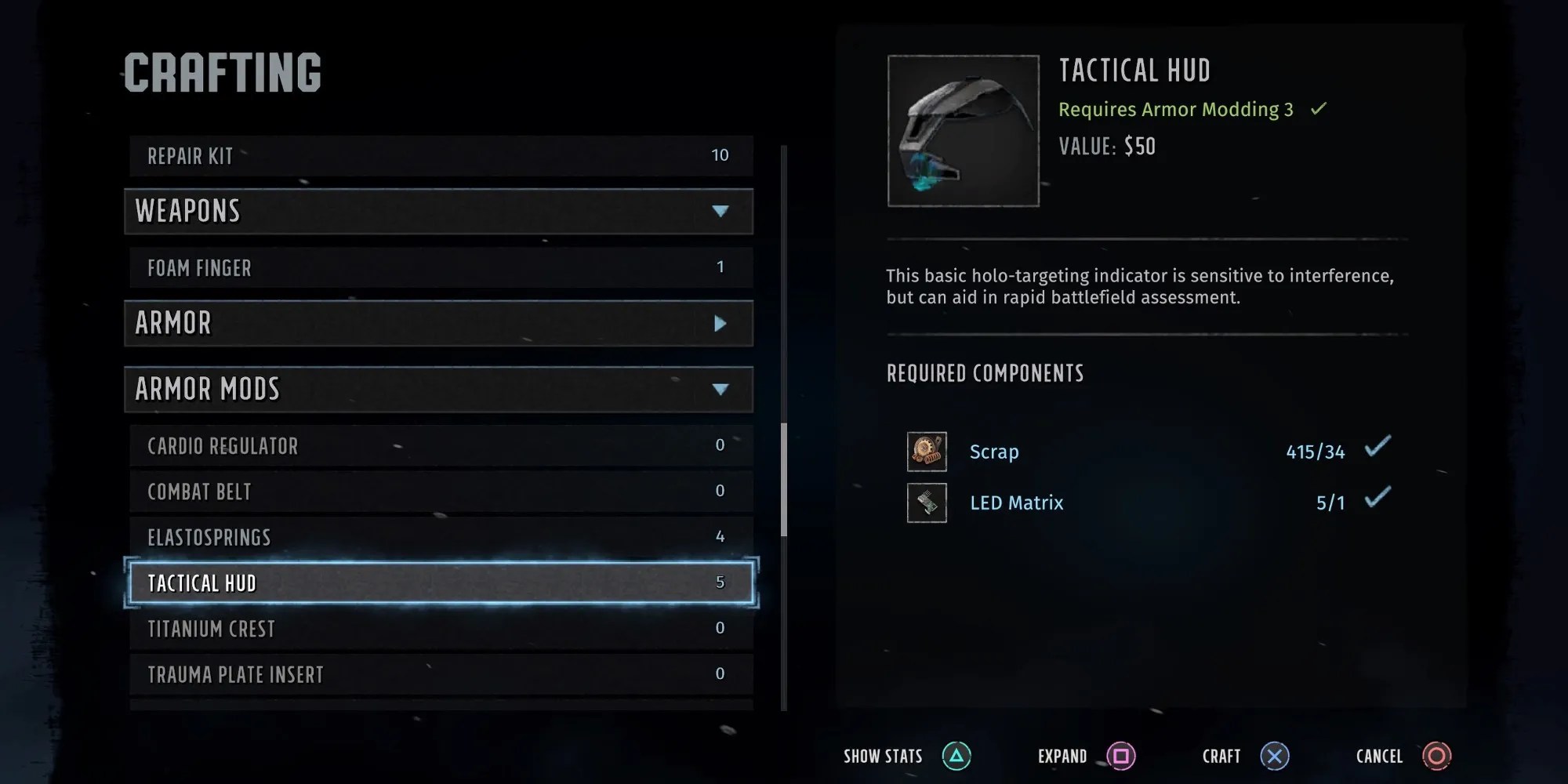Click the crafting list scrollbar

[783, 480]
